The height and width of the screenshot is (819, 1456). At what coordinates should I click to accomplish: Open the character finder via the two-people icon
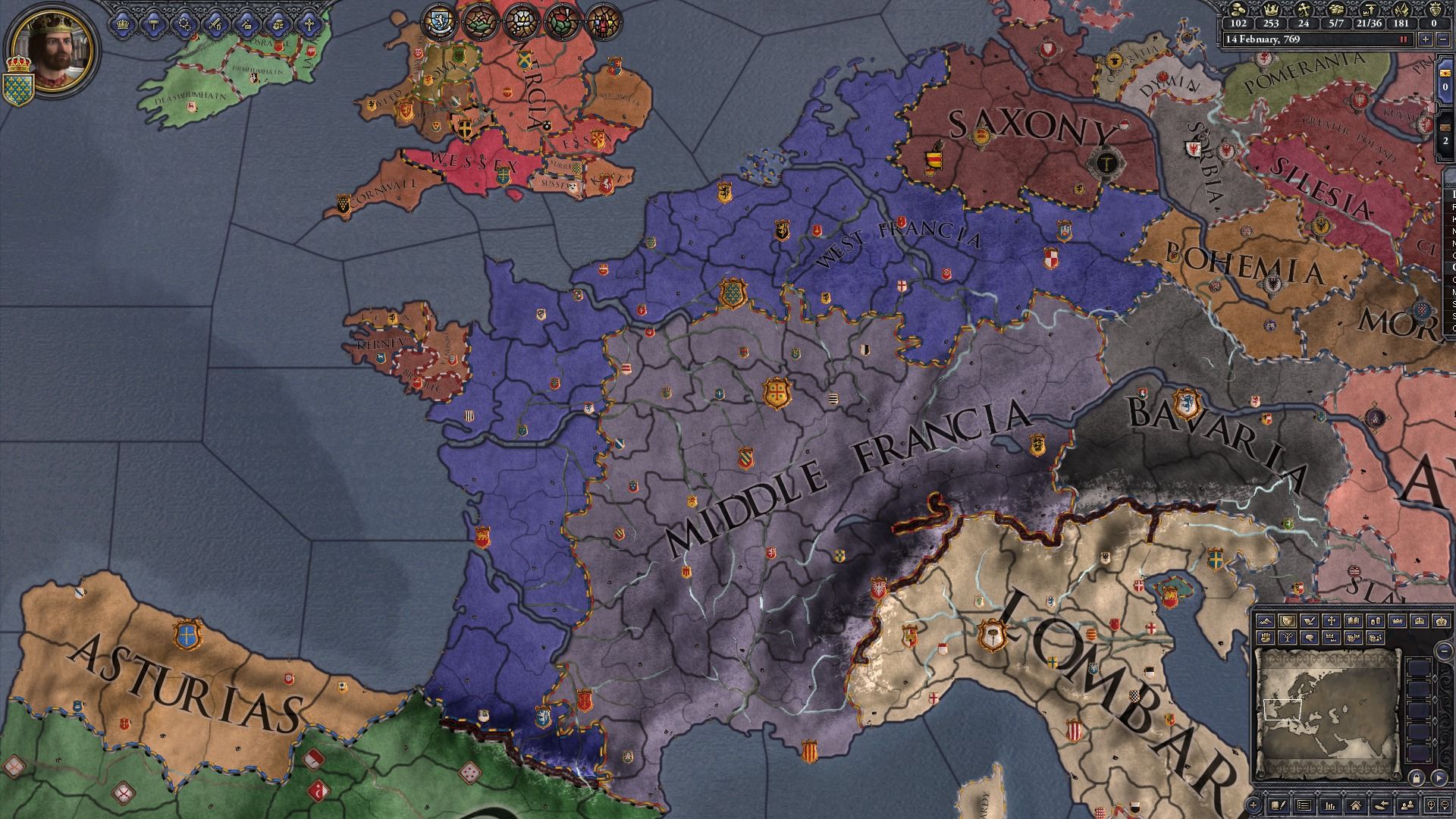click(x=1407, y=805)
